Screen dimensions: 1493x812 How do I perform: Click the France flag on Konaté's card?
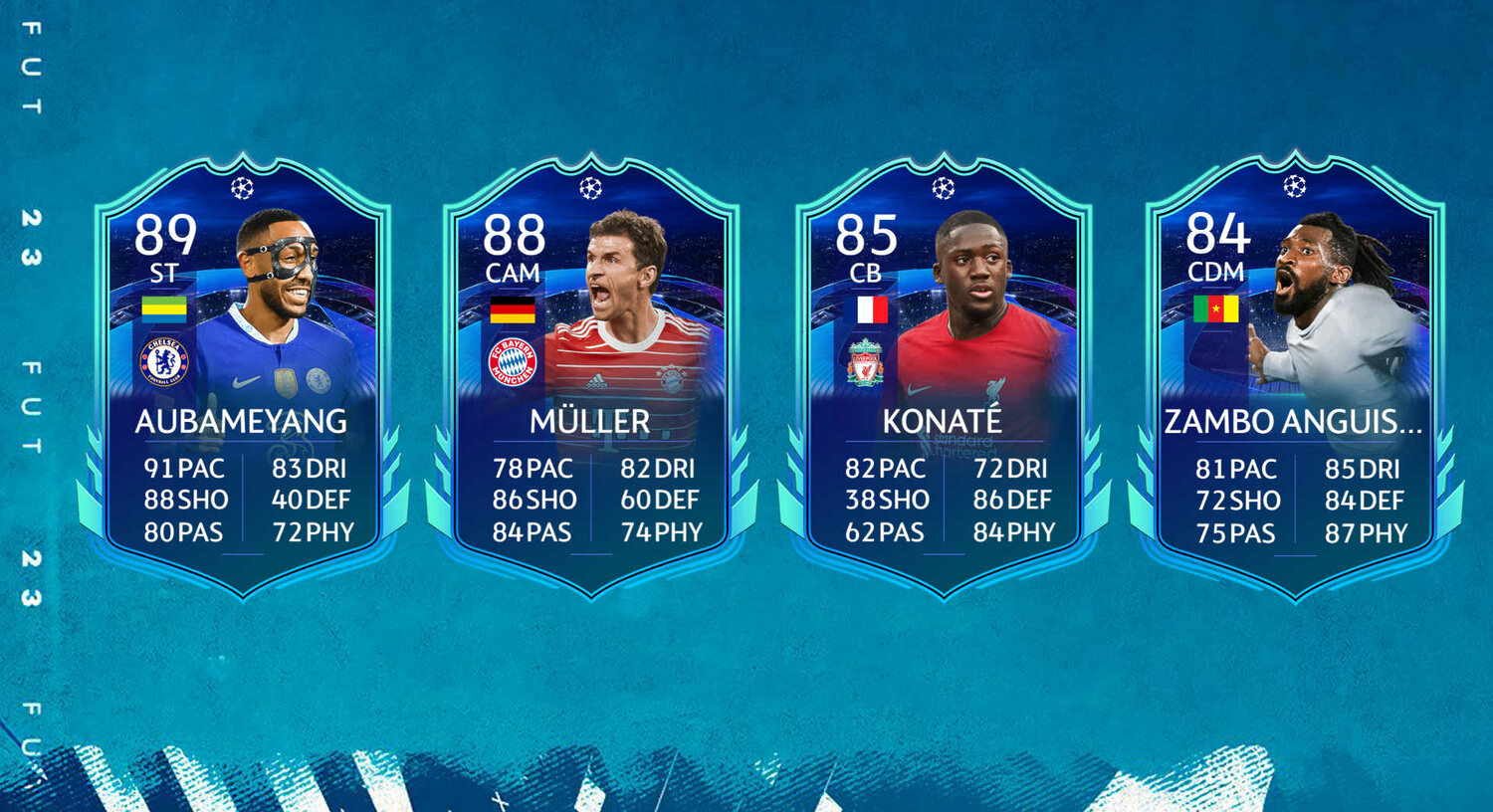(869, 310)
